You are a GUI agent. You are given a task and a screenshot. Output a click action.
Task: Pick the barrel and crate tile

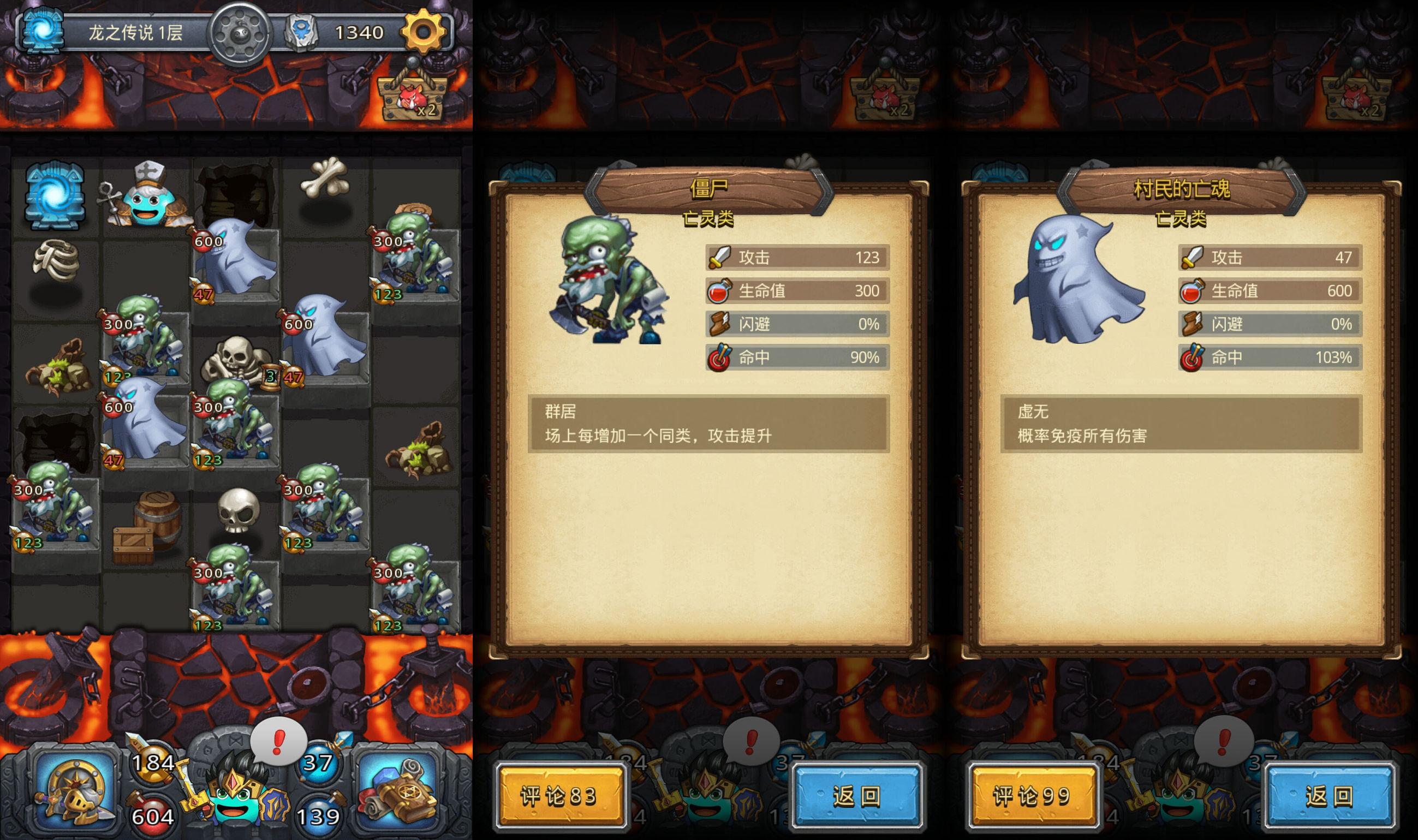[146, 528]
